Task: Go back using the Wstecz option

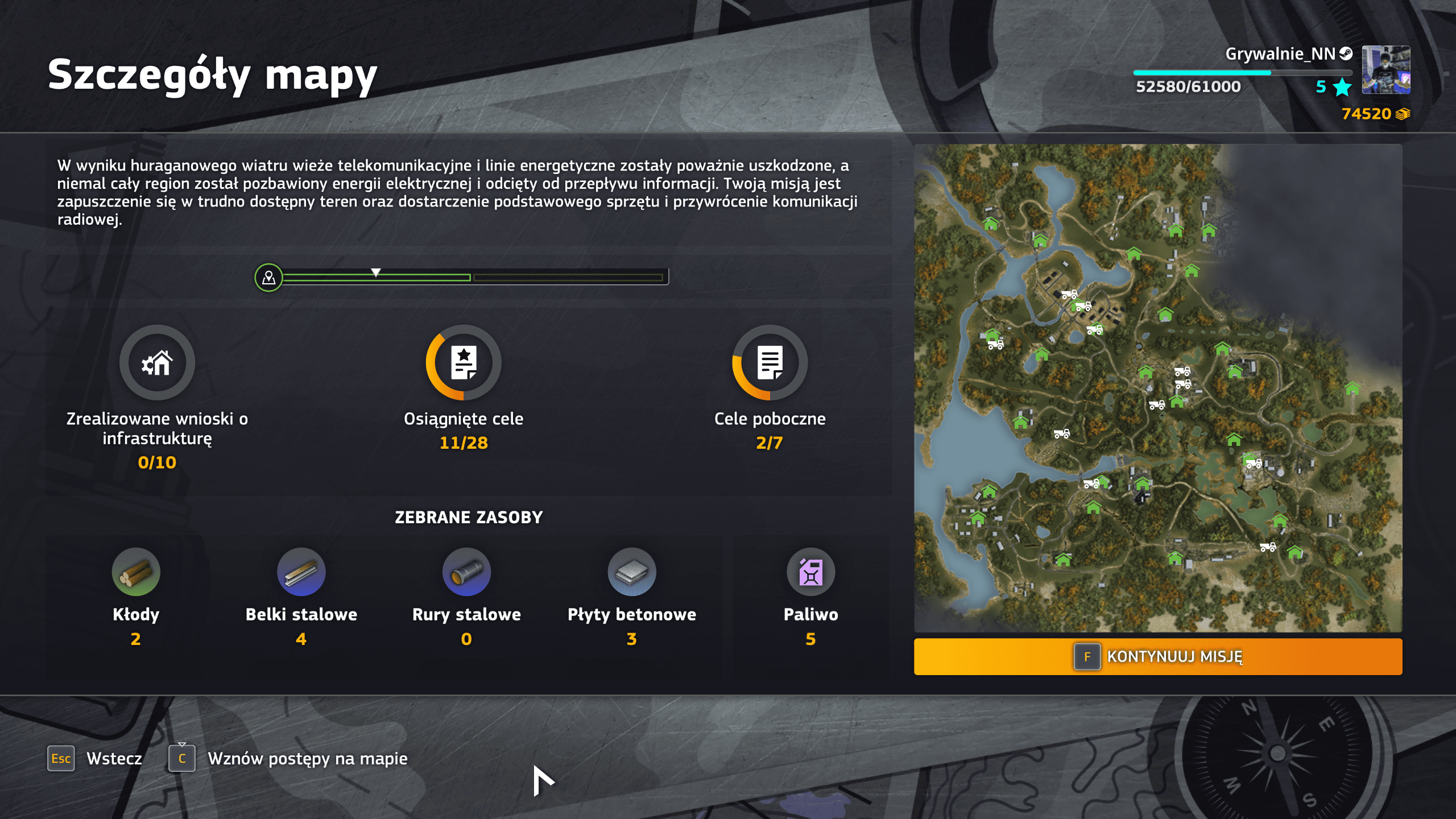Action: [95, 758]
